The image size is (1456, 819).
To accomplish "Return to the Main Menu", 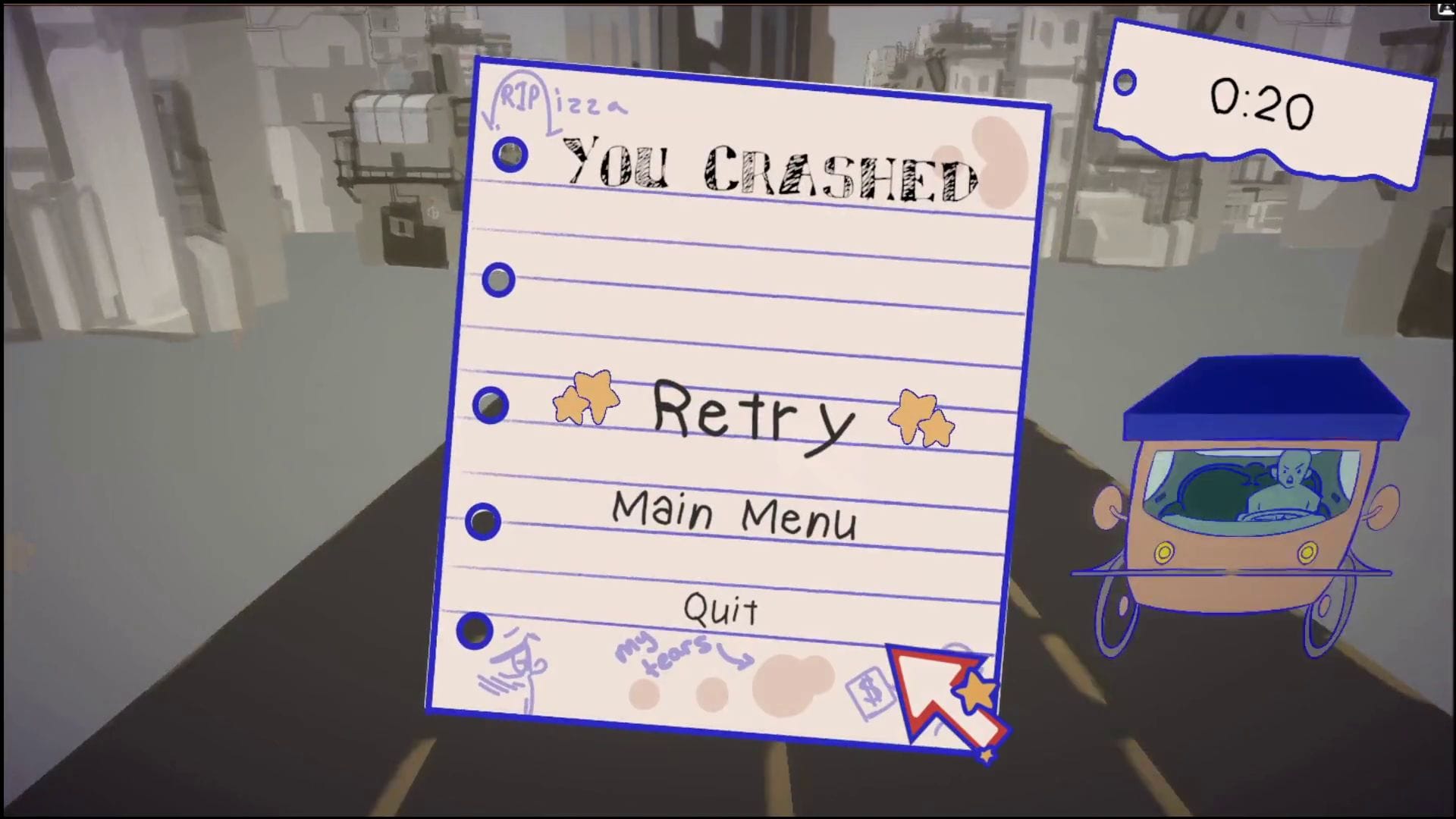I will pyautogui.click(x=734, y=516).
